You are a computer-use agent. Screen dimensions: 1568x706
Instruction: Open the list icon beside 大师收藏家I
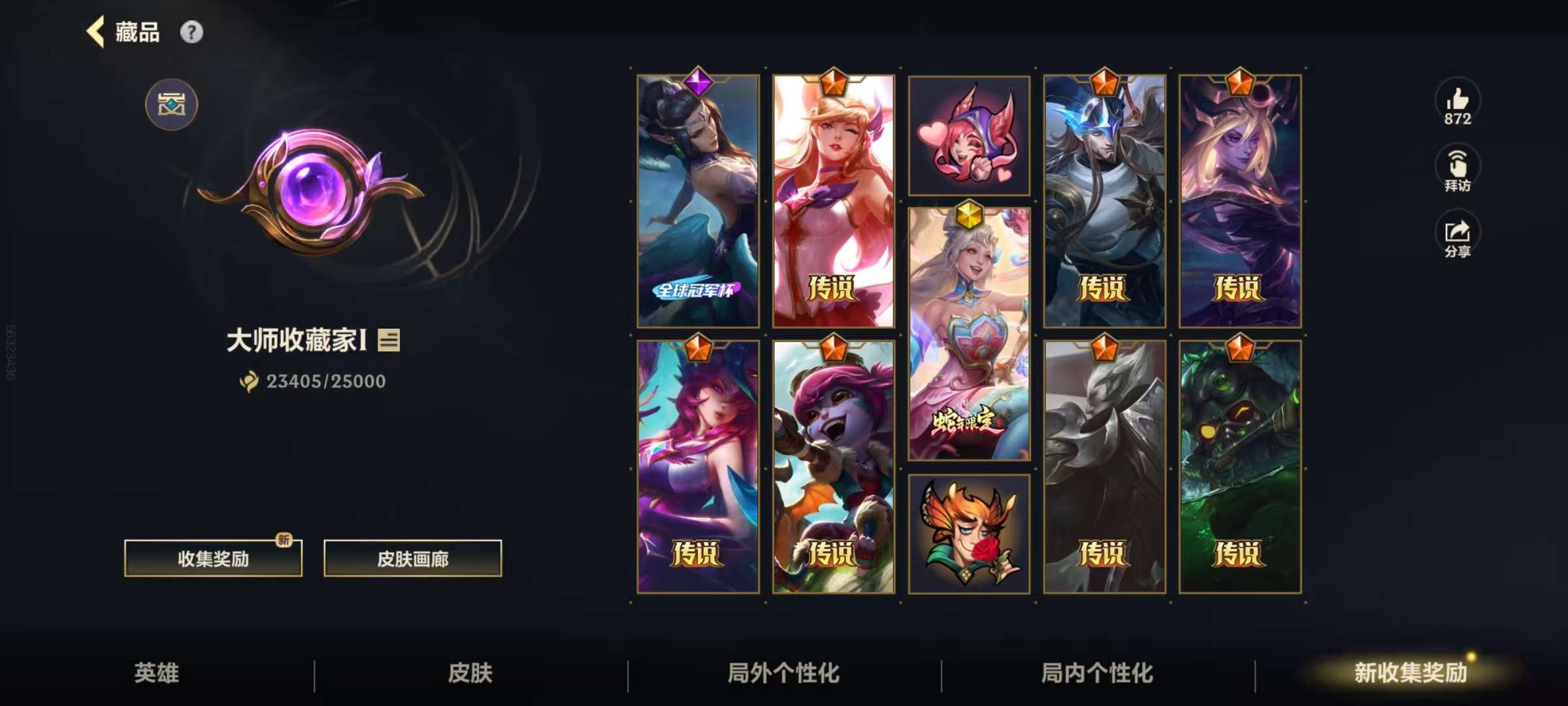(x=389, y=340)
